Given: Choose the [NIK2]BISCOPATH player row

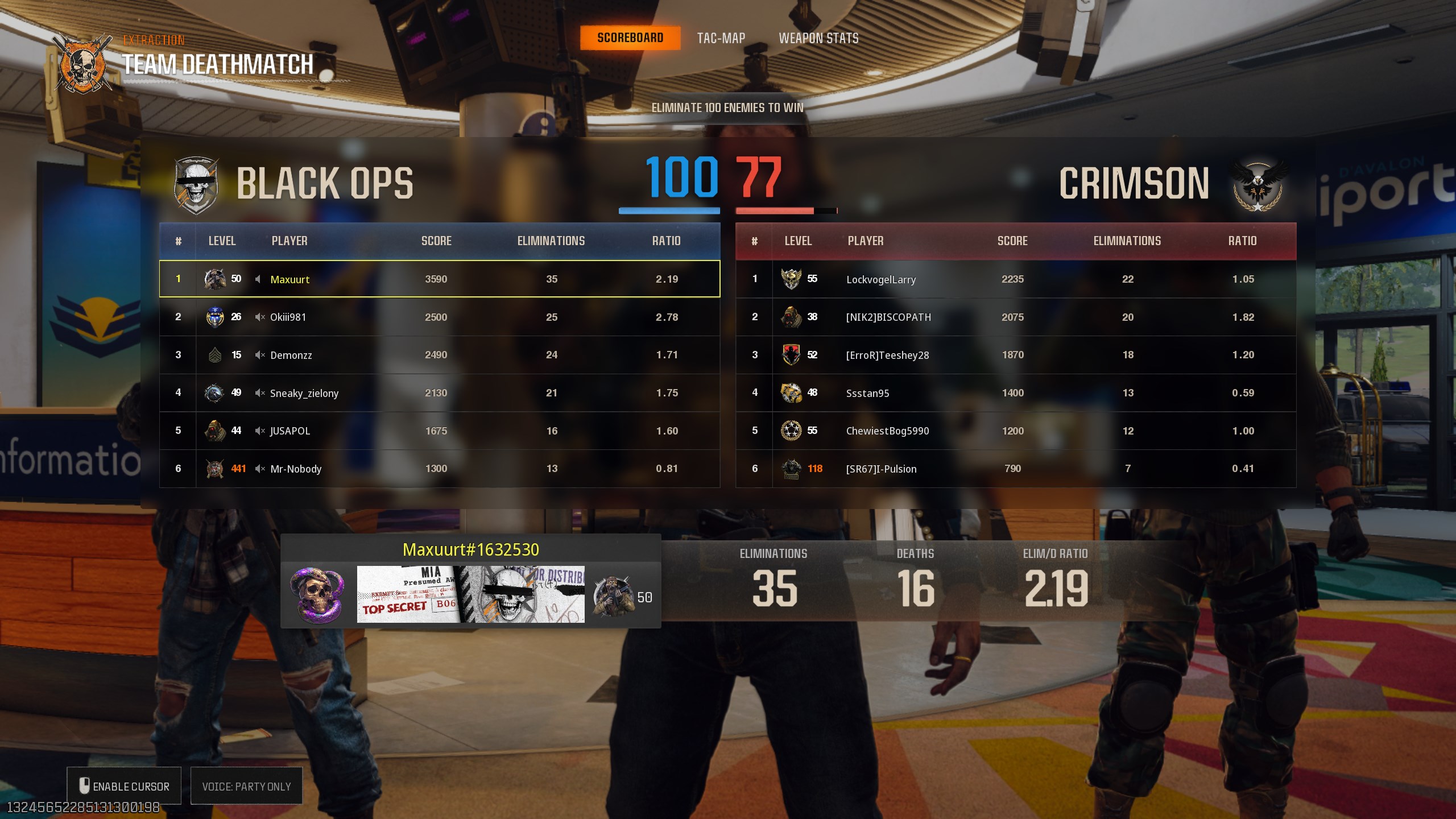Looking at the screenshot, I should click(x=1015, y=317).
